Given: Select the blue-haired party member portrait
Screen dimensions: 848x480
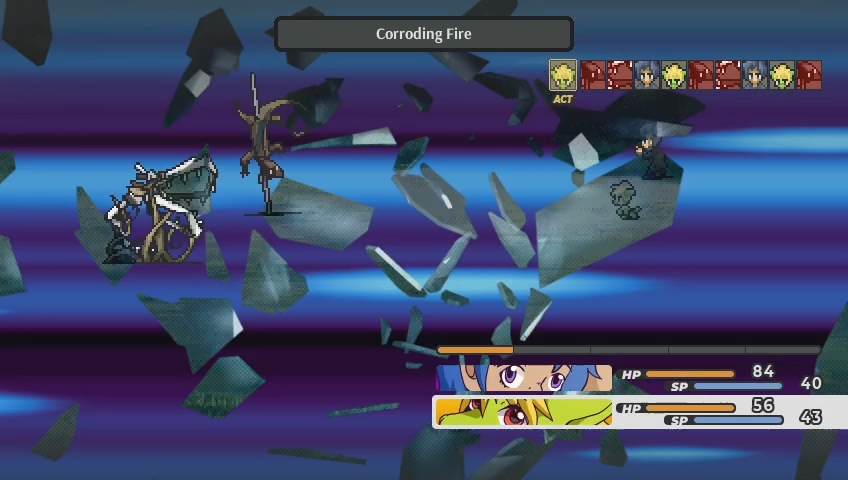Looking at the screenshot, I should pos(524,378).
